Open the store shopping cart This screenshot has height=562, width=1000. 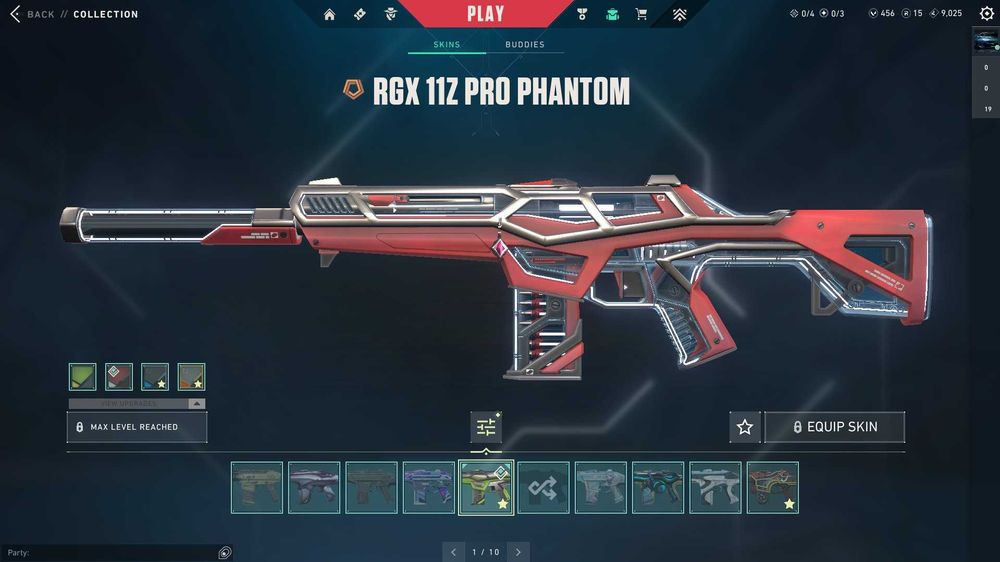point(641,14)
